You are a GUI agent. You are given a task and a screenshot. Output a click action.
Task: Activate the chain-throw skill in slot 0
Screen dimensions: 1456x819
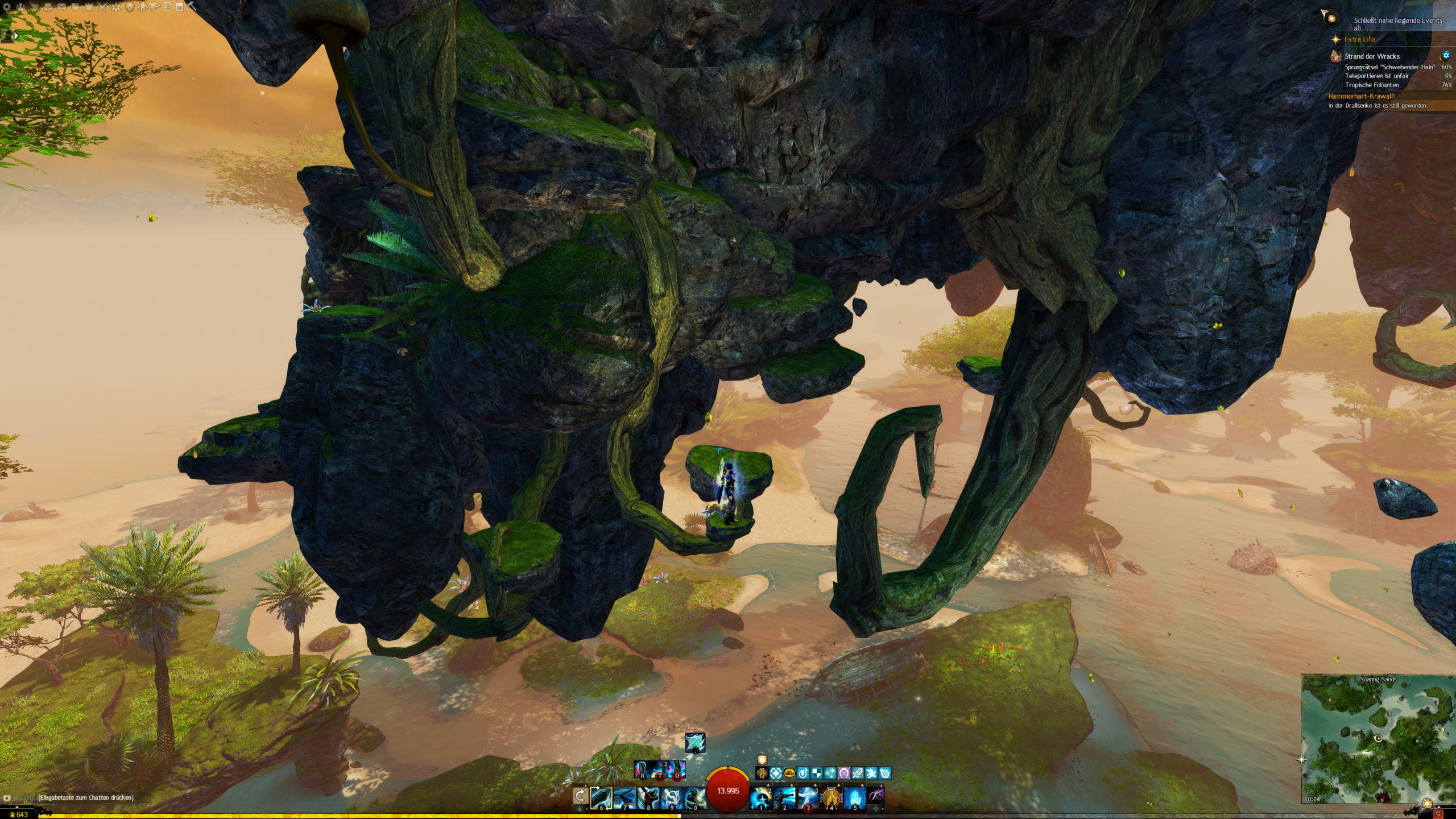[x=694, y=797]
